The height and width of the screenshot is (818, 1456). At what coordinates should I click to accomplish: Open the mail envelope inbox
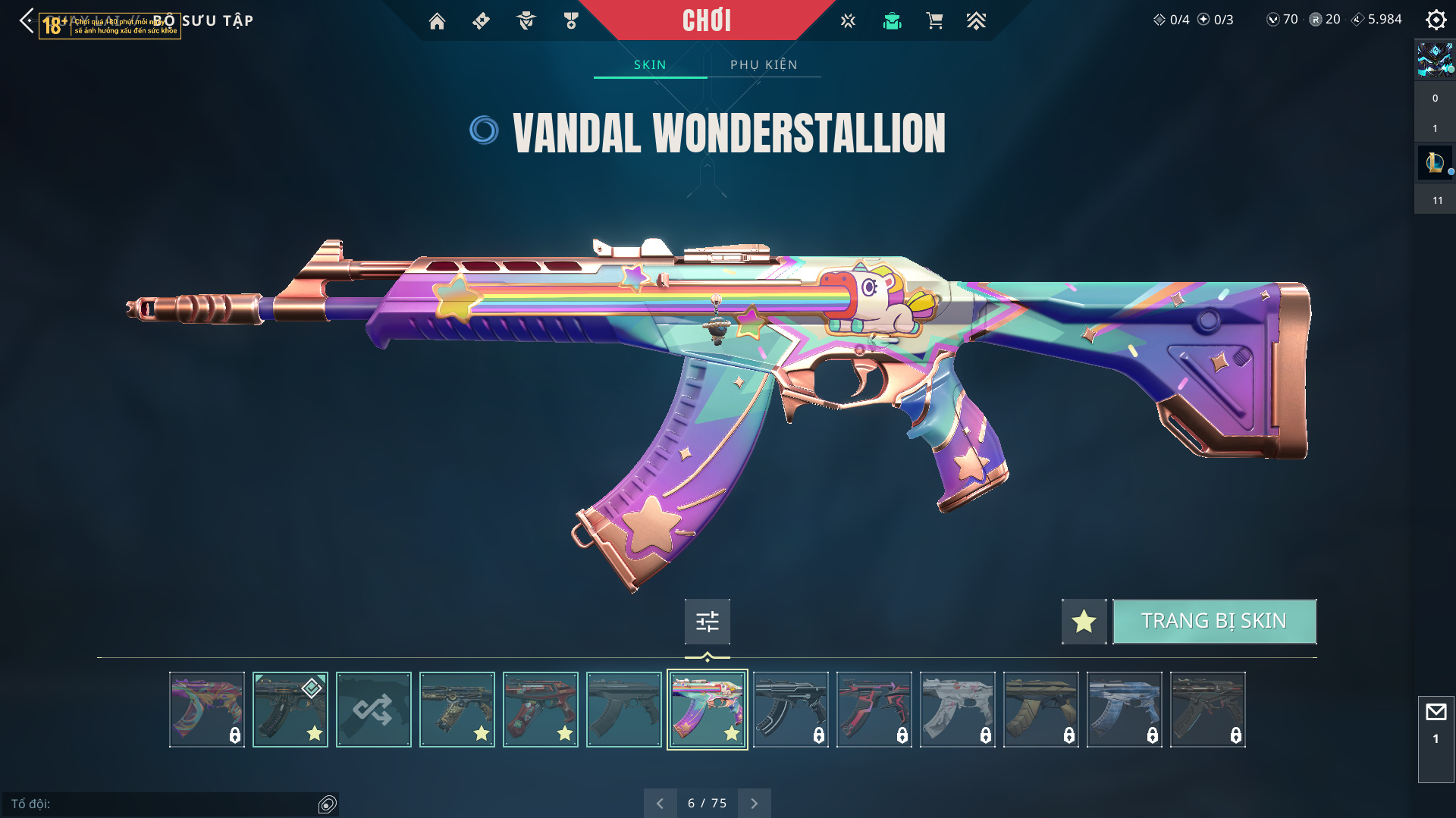tap(1436, 712)
